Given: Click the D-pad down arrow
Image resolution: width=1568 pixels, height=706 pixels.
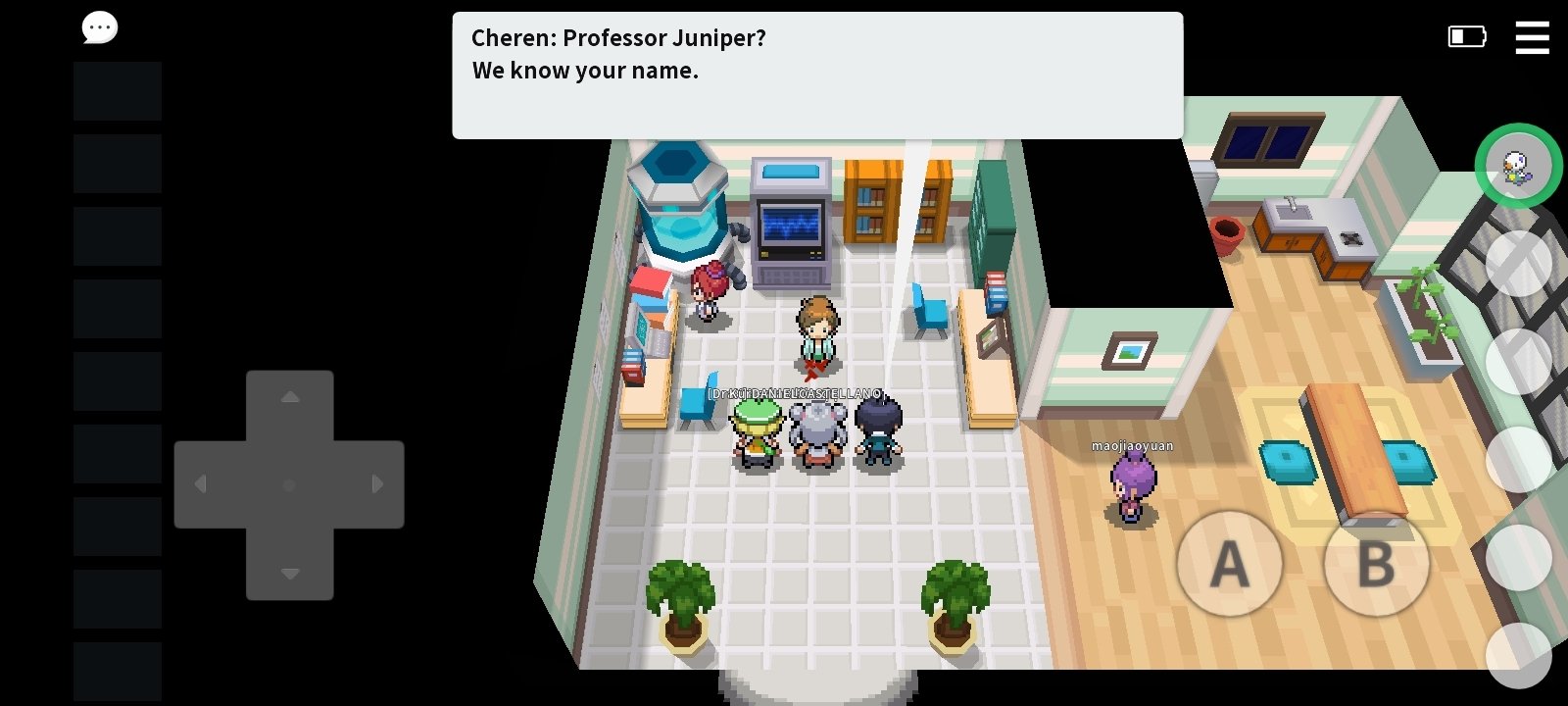Looking at the screenshot, I should point(290,573).
